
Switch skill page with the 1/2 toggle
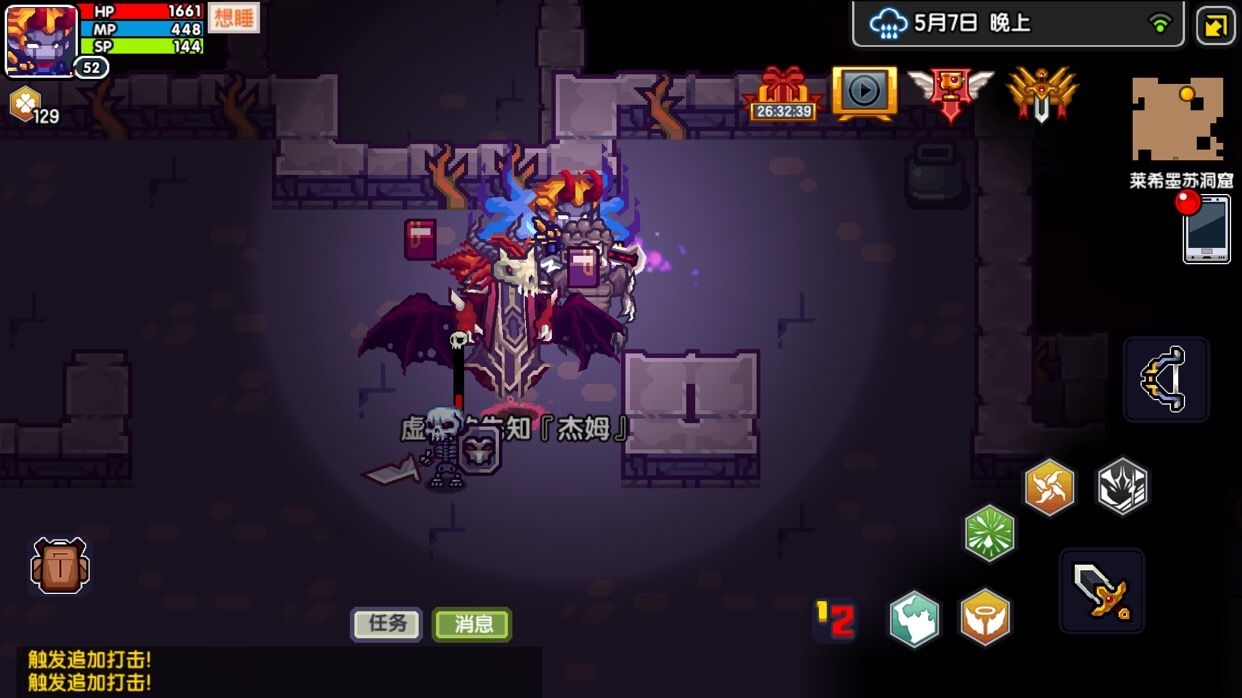point(835,620)
